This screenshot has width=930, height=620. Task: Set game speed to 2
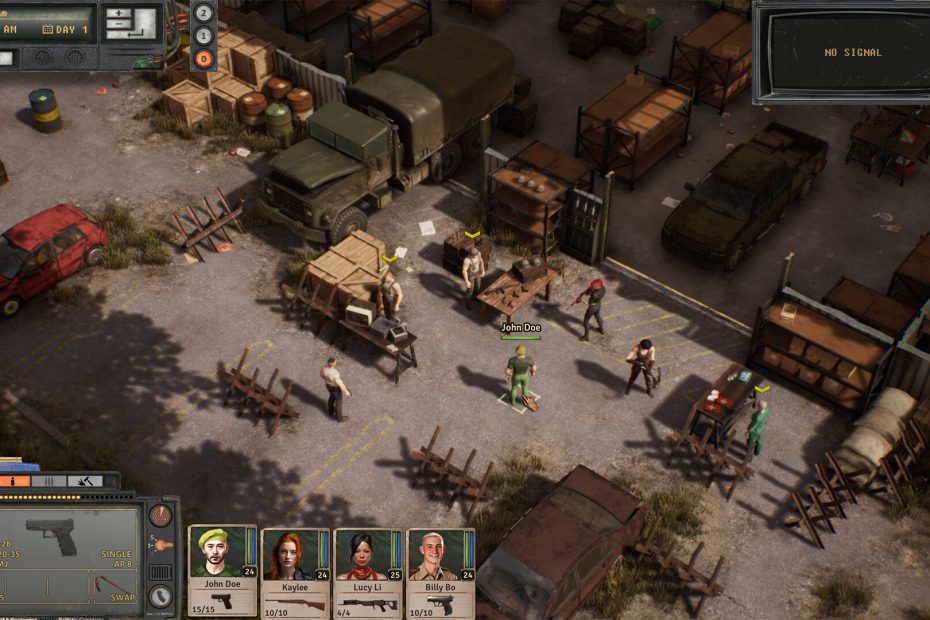204,13
